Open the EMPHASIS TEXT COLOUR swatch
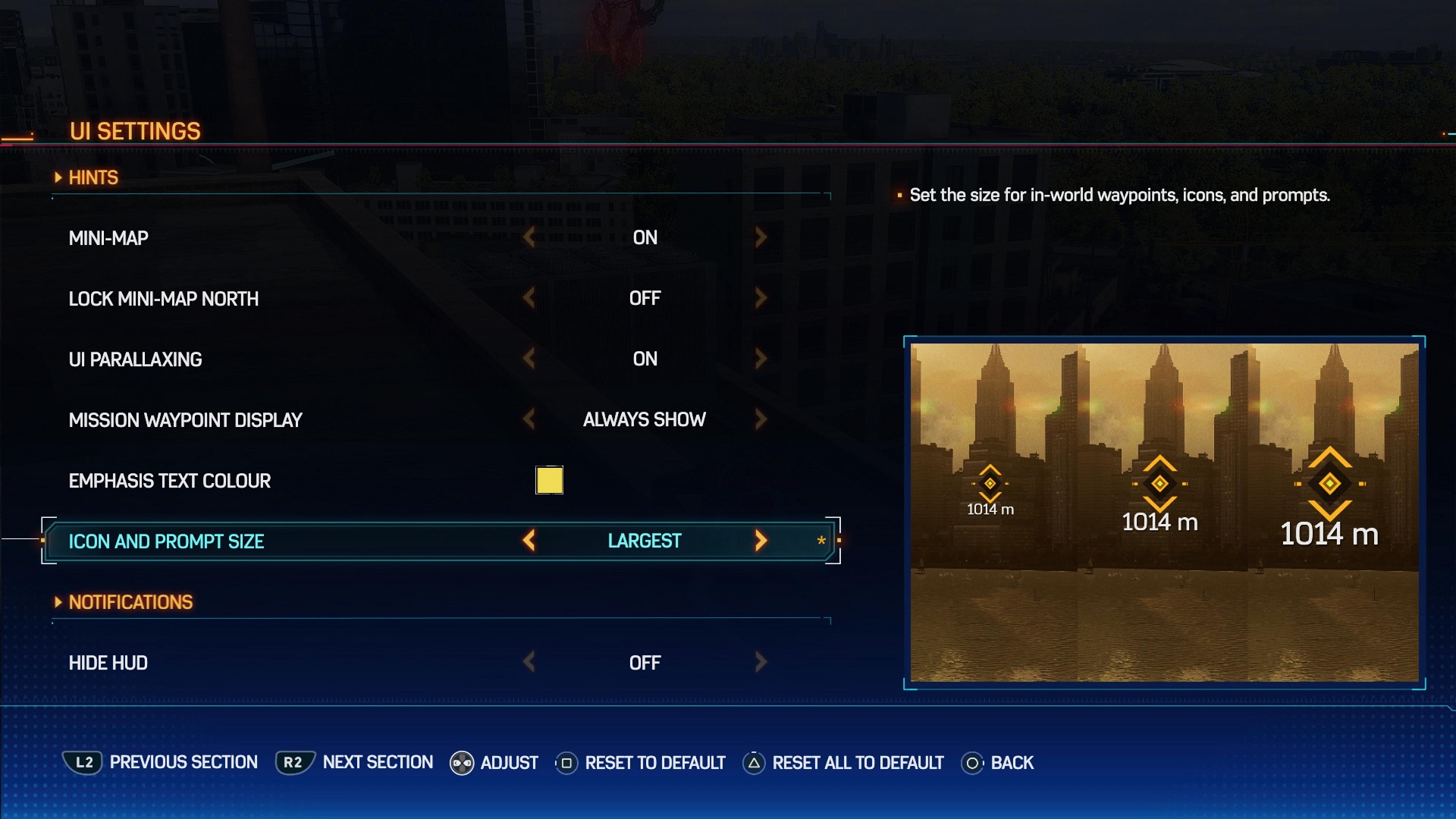 549,480
